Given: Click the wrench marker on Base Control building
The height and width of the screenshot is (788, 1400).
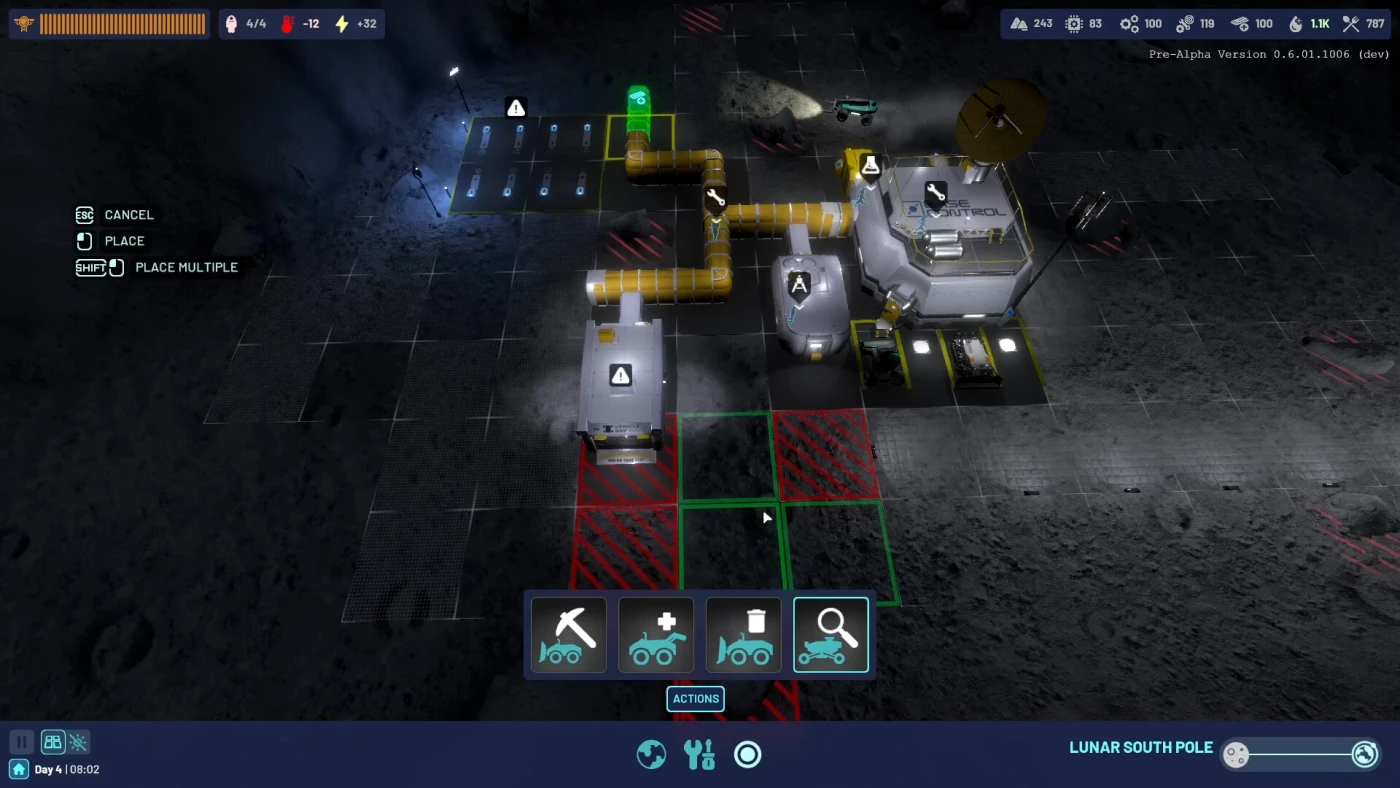Looking at the screenshot, I should point(935,194).
